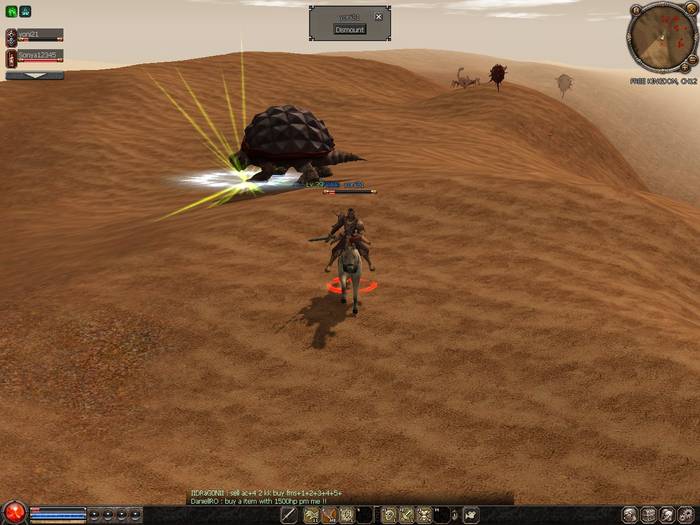Select the first party member's name bar

[x=40, y=35]
